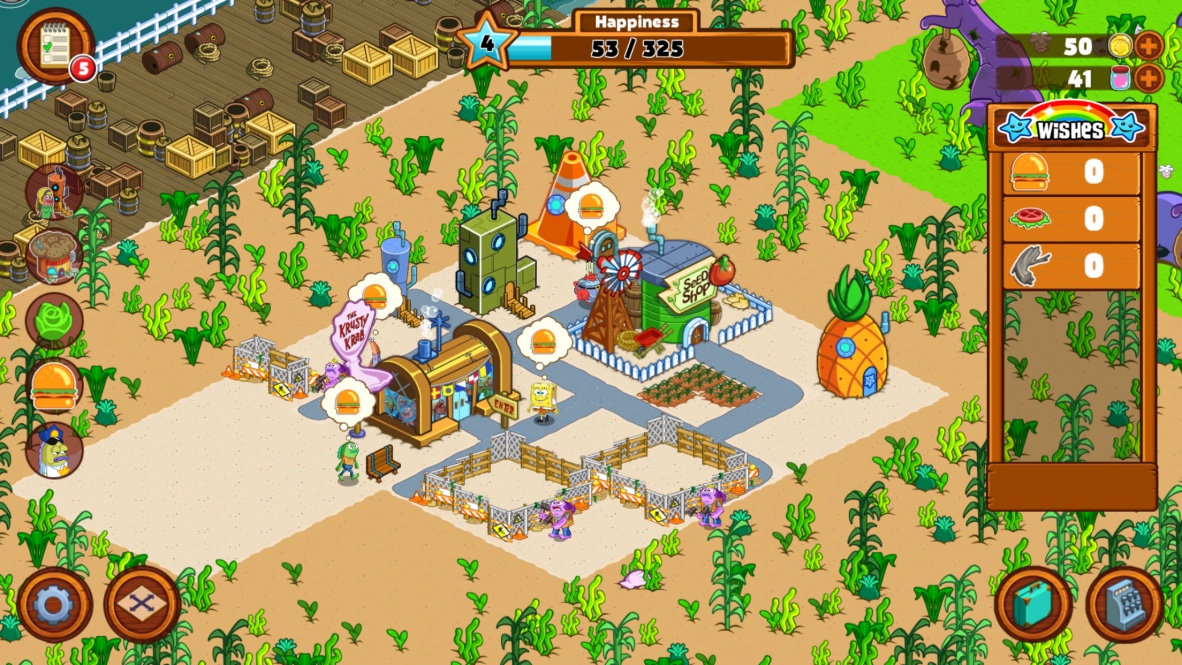Open the muffin-shaped building quest icon
The height and width of the screenshot is (665, 1182).
pos(53,255)
